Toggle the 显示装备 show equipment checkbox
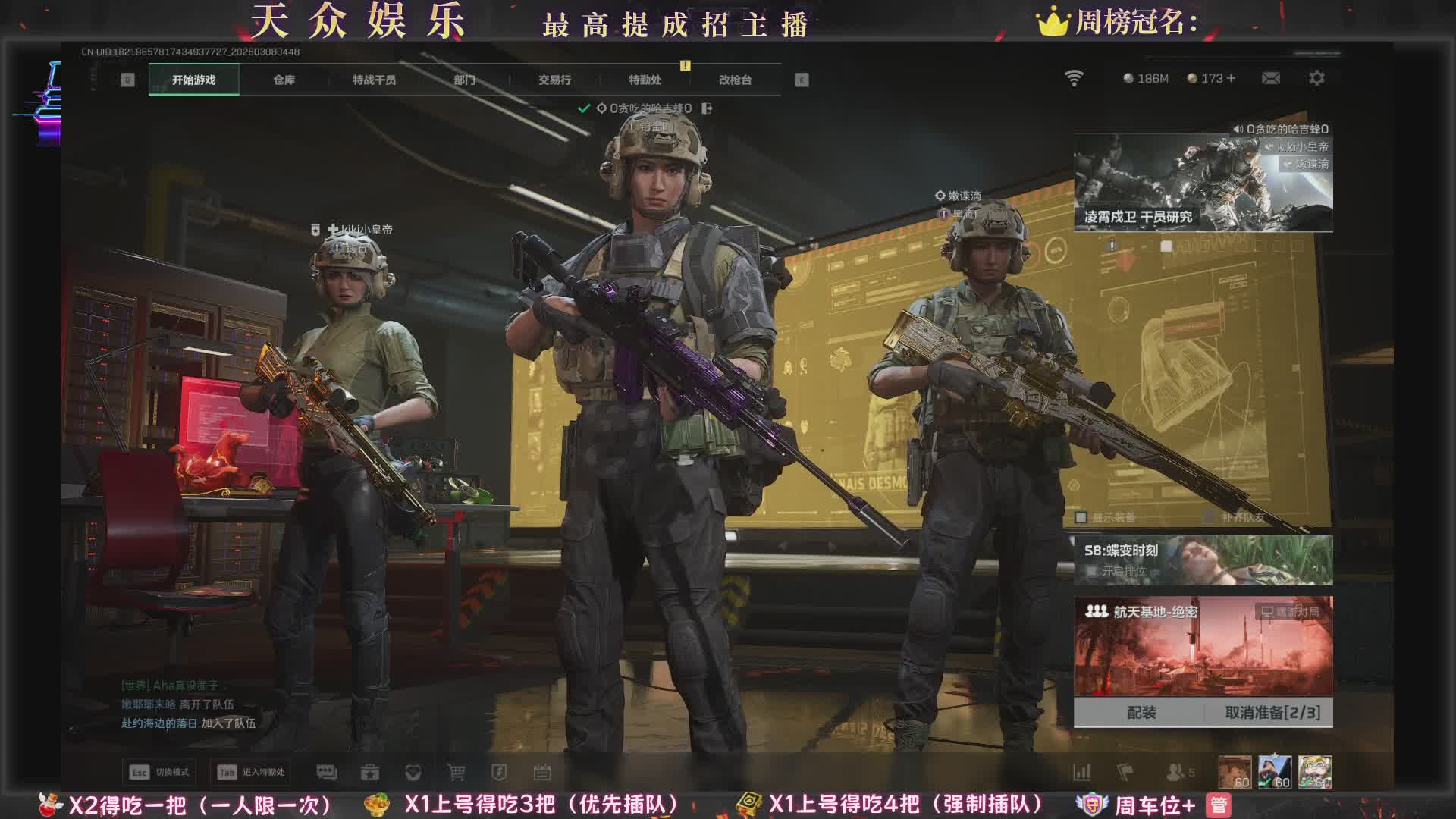This screenshot has width=1456, height=819. tap(1081, 517)
